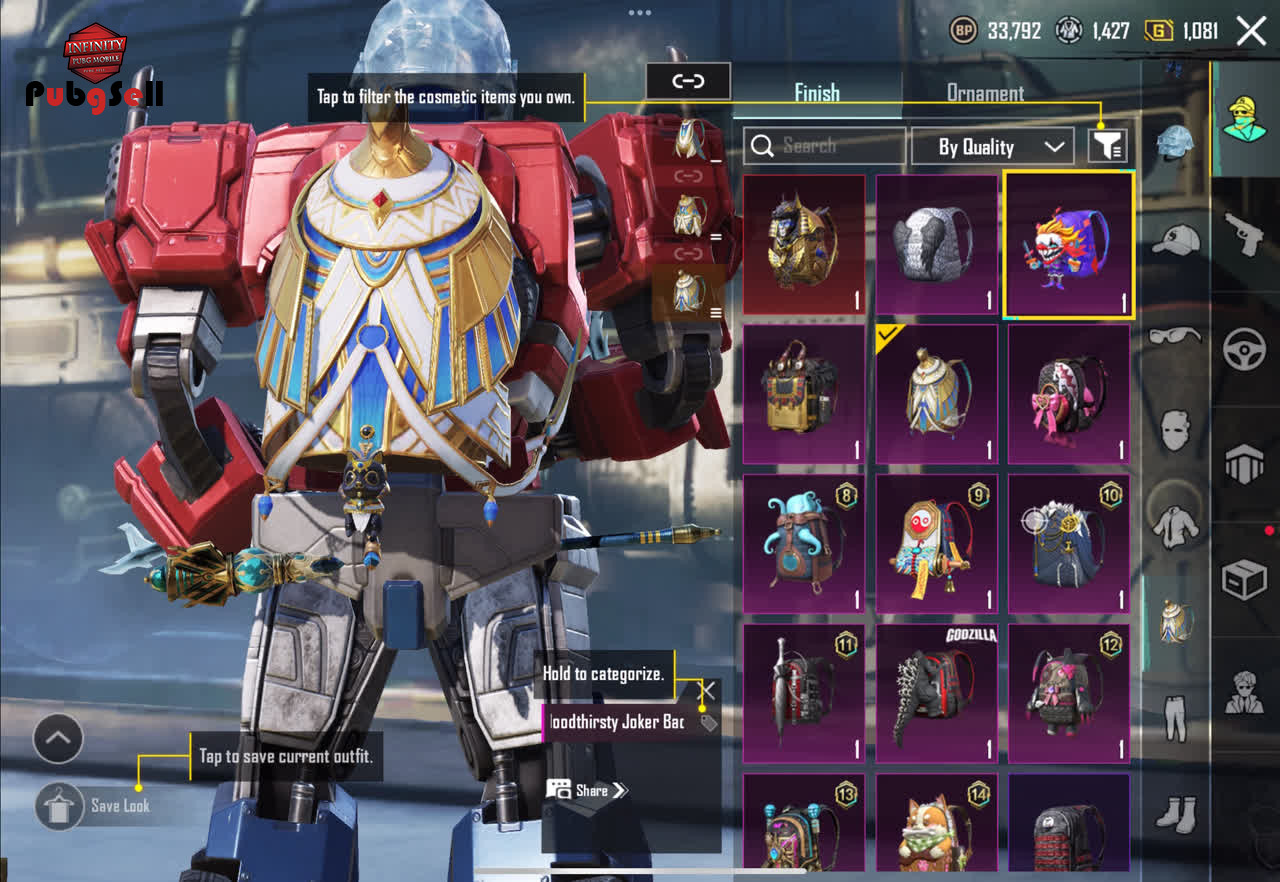1280x882 pixels.
Task: Select the Bloodthirsty Joker backpack
Action: pos(1068,245)
